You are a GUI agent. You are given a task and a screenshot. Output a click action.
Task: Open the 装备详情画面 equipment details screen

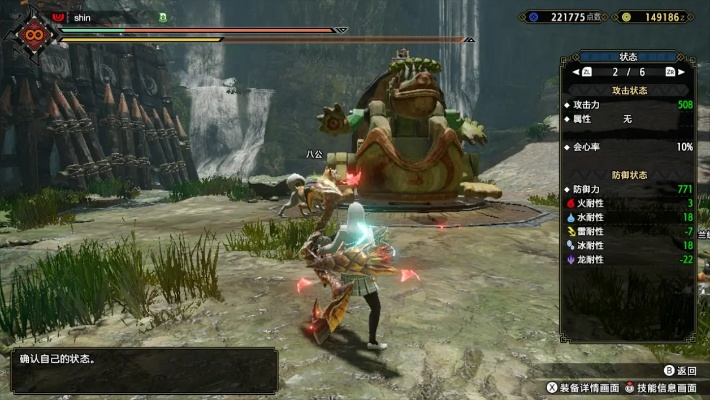tap(583, 386)
